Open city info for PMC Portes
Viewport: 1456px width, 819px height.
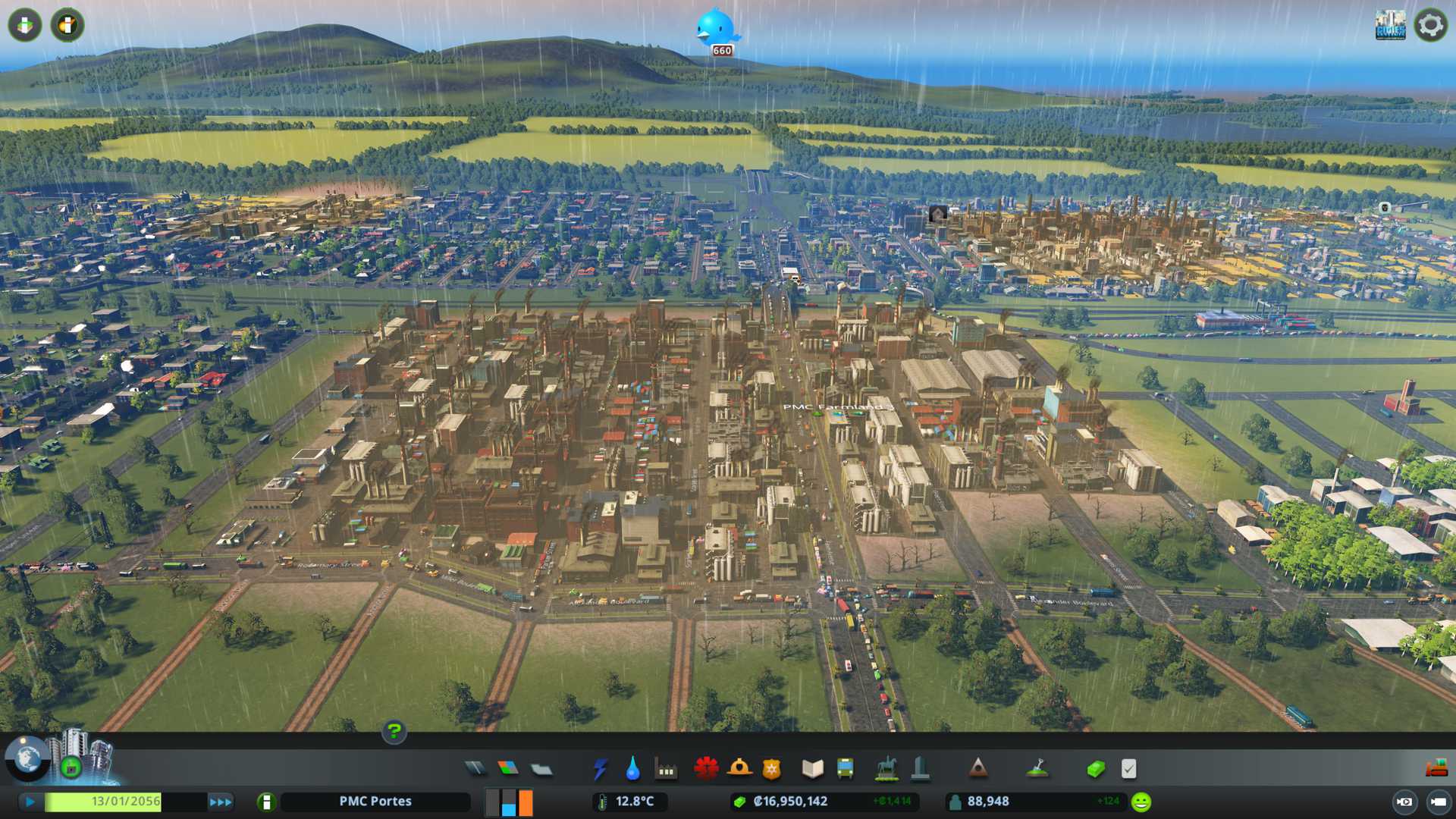375,802
